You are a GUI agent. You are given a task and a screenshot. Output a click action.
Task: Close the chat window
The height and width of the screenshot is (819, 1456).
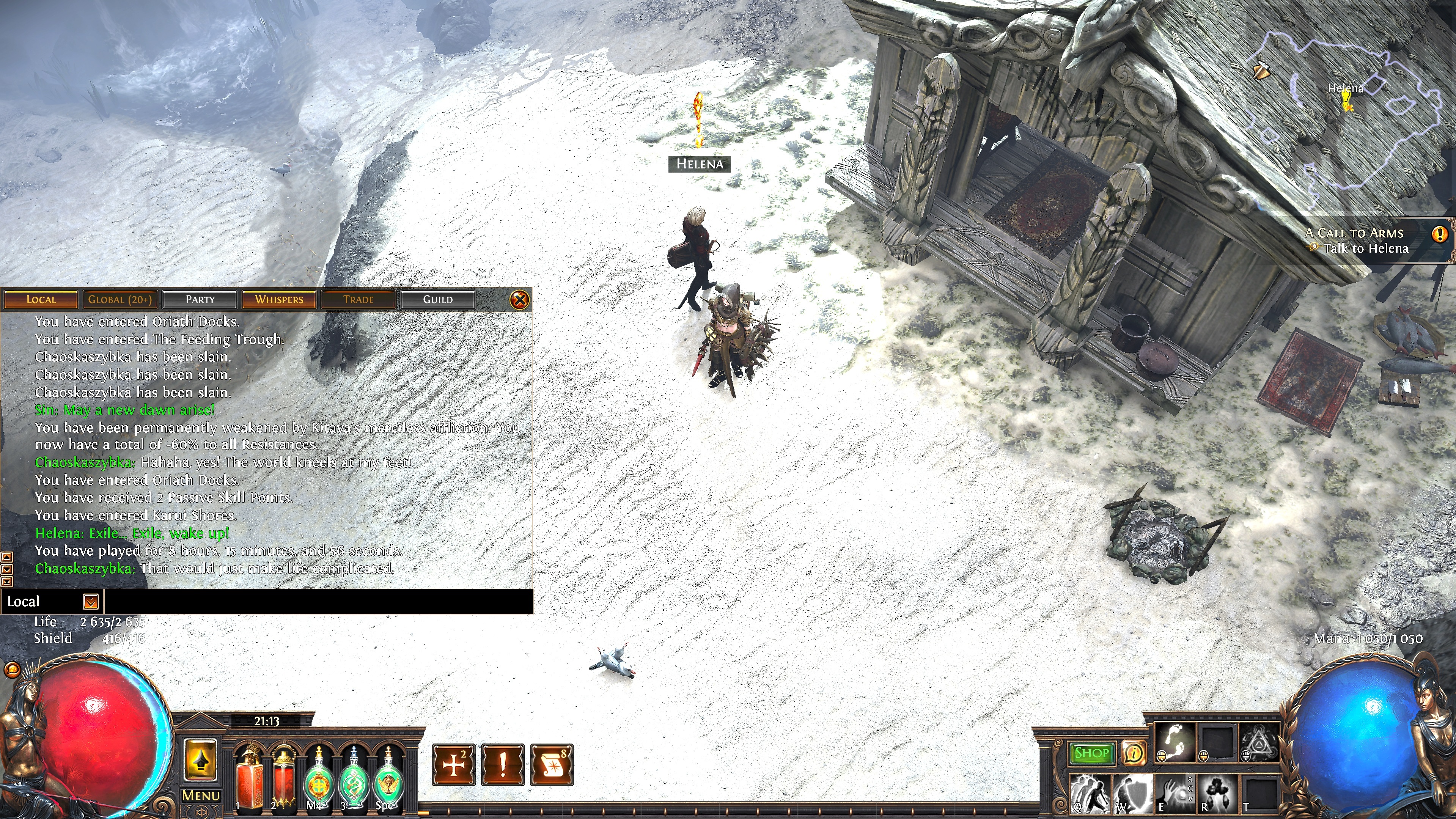[519, 300]
